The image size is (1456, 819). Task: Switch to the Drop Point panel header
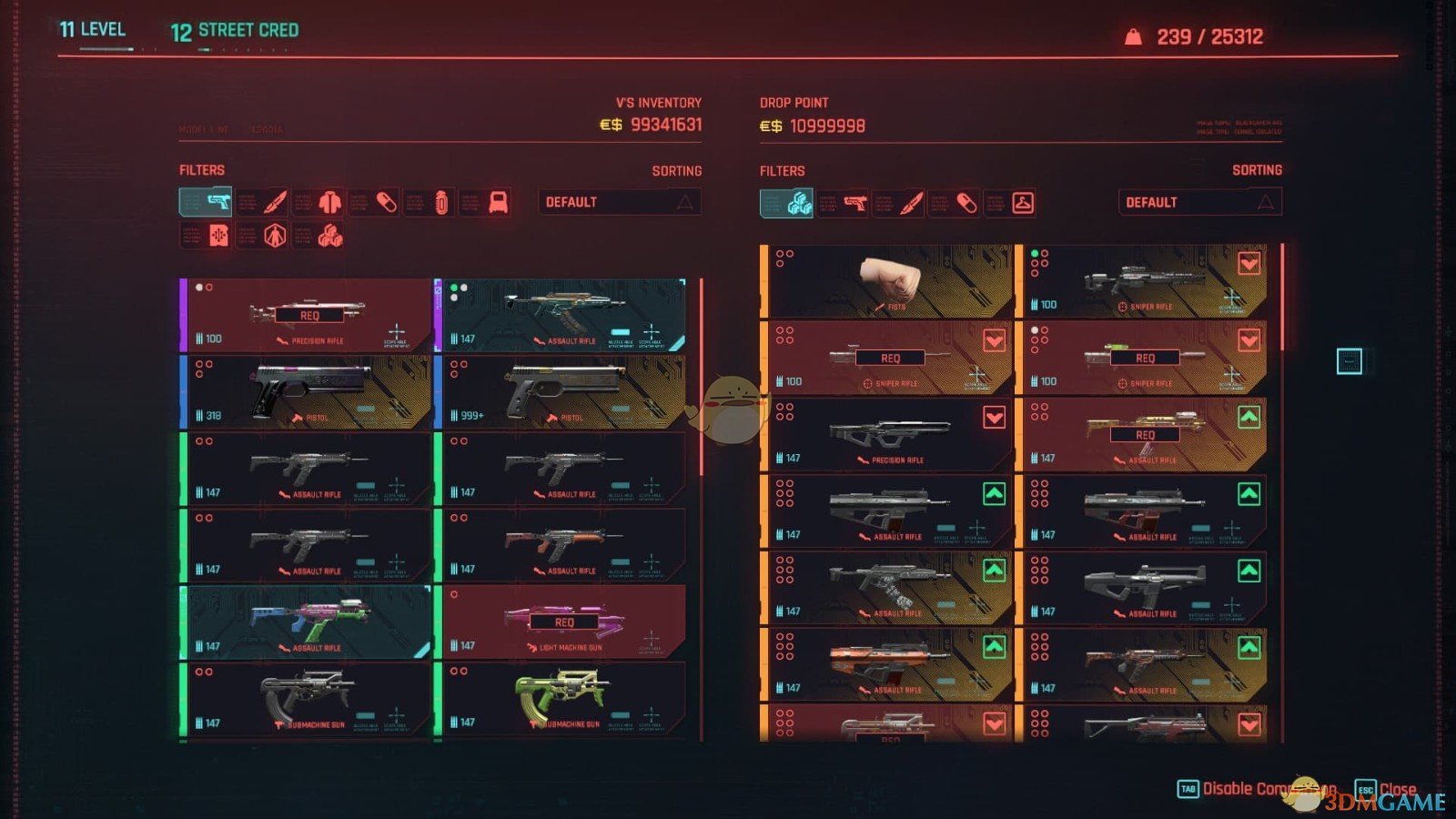(x=794, y=102)
